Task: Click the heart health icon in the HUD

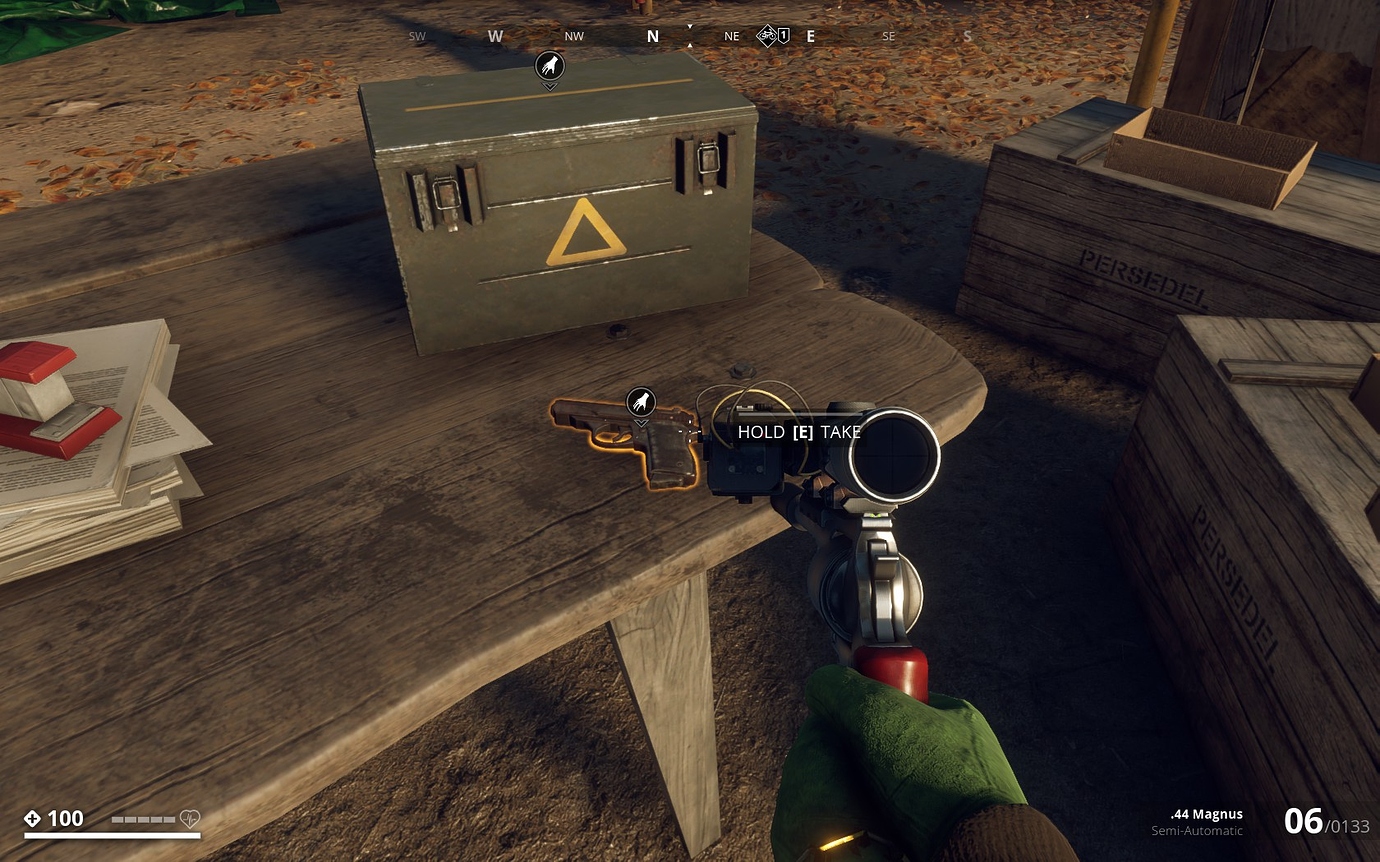Action: [190, 818]
